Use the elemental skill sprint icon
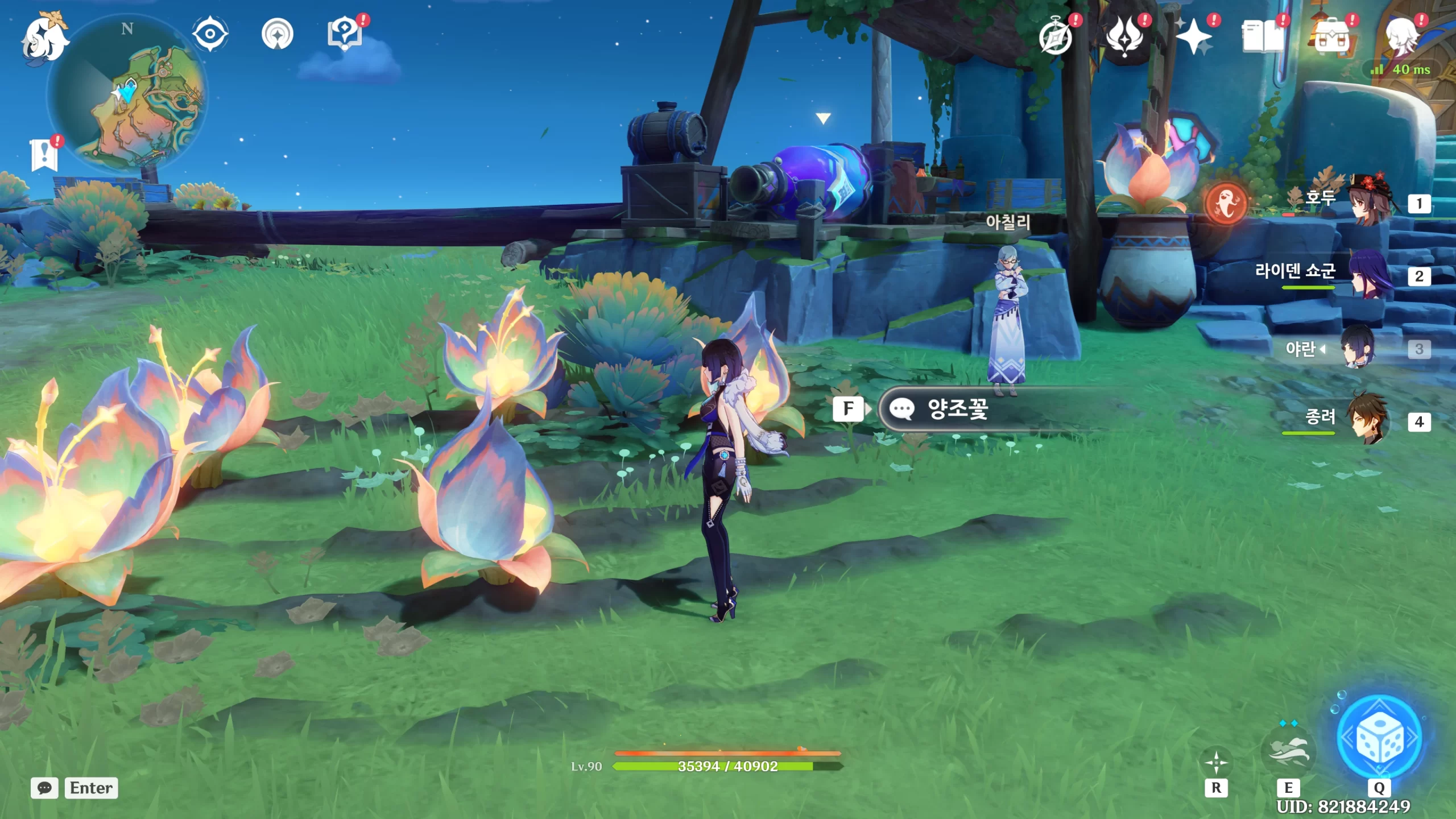The height and width of the screenshot is (819, 1456). pyautogui.click(x=1289, y=751)
